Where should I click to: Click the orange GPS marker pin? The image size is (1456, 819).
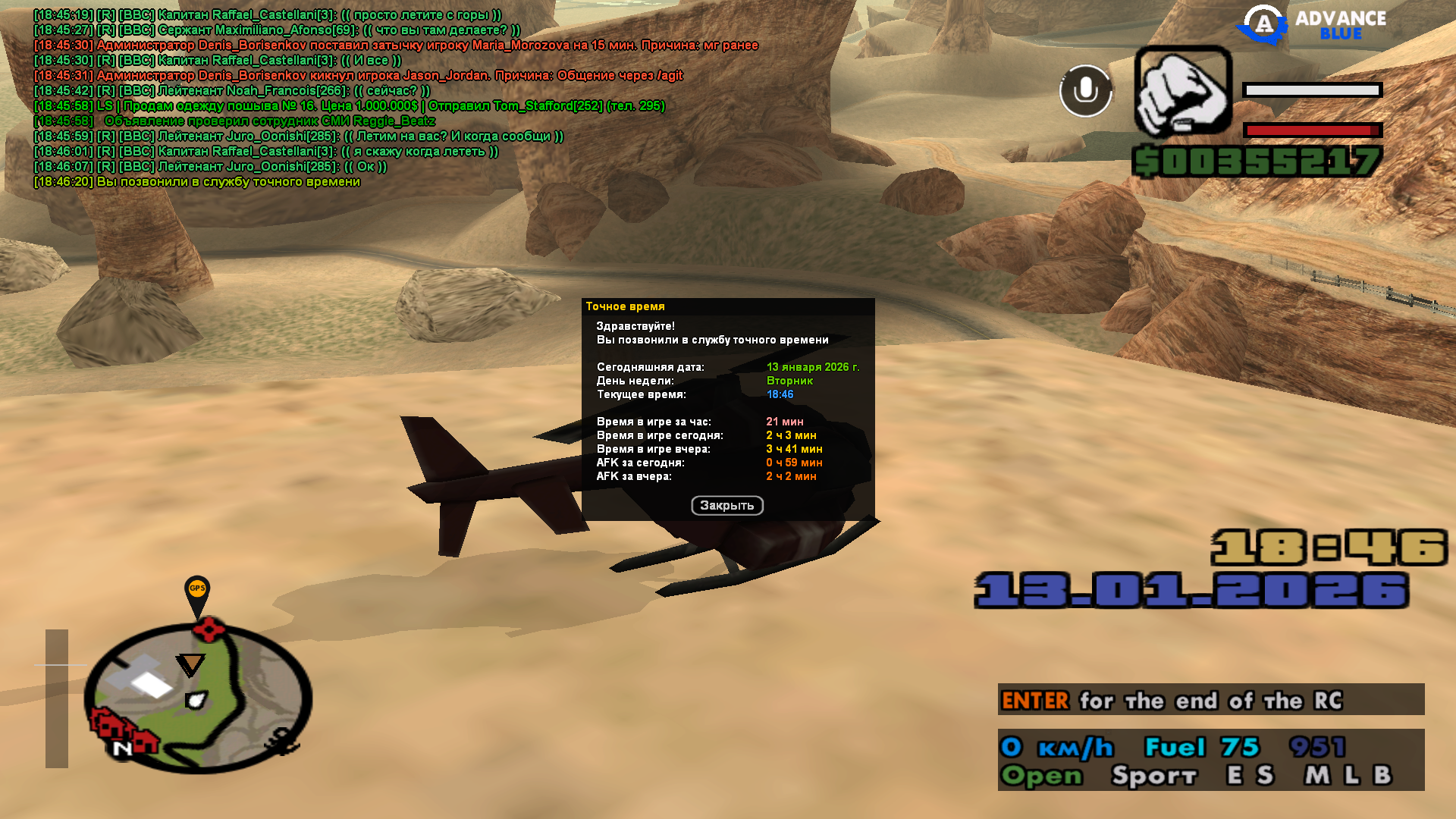pyautogui.click(x=197, y=591)
